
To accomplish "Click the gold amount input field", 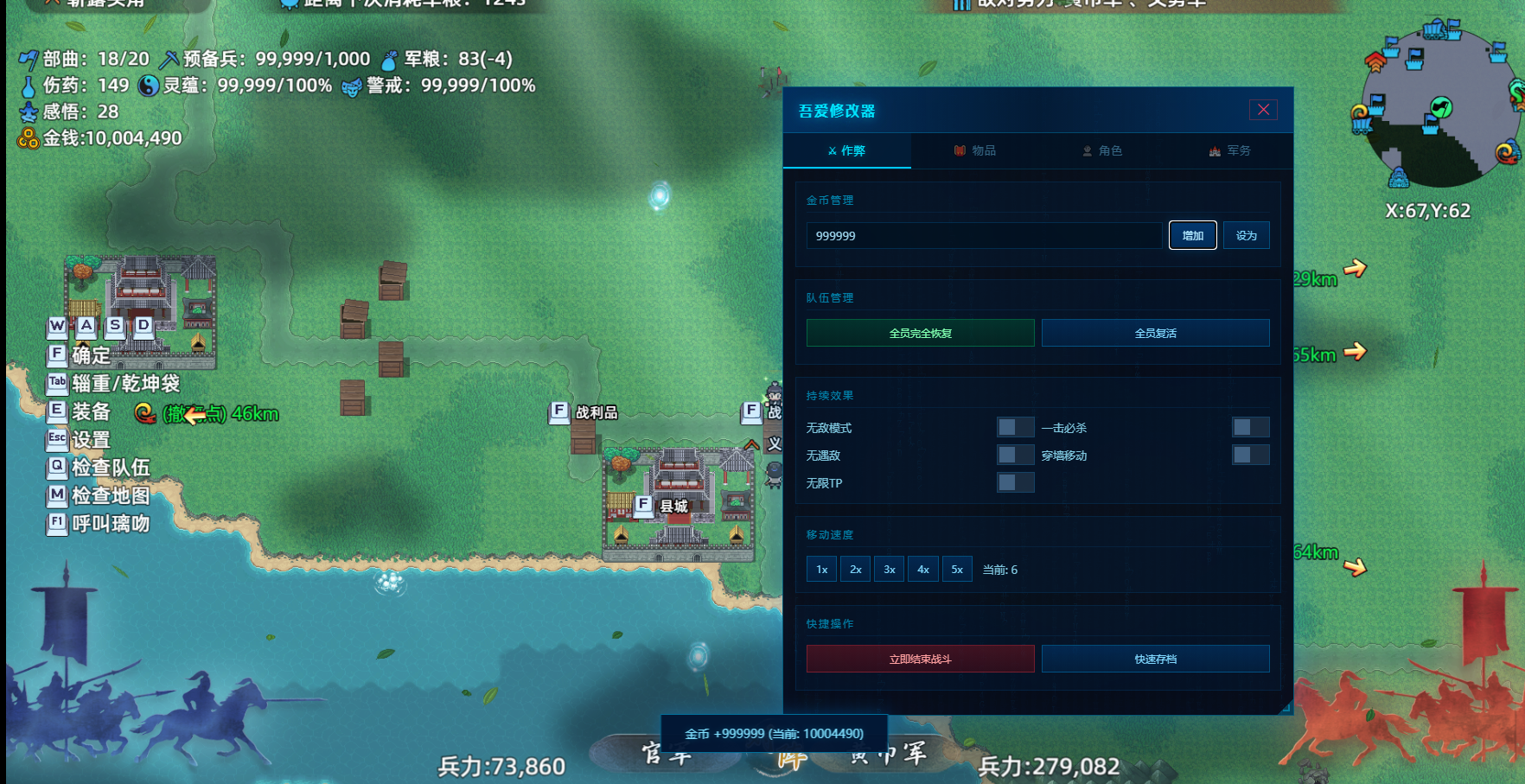I will pos(984,234).
